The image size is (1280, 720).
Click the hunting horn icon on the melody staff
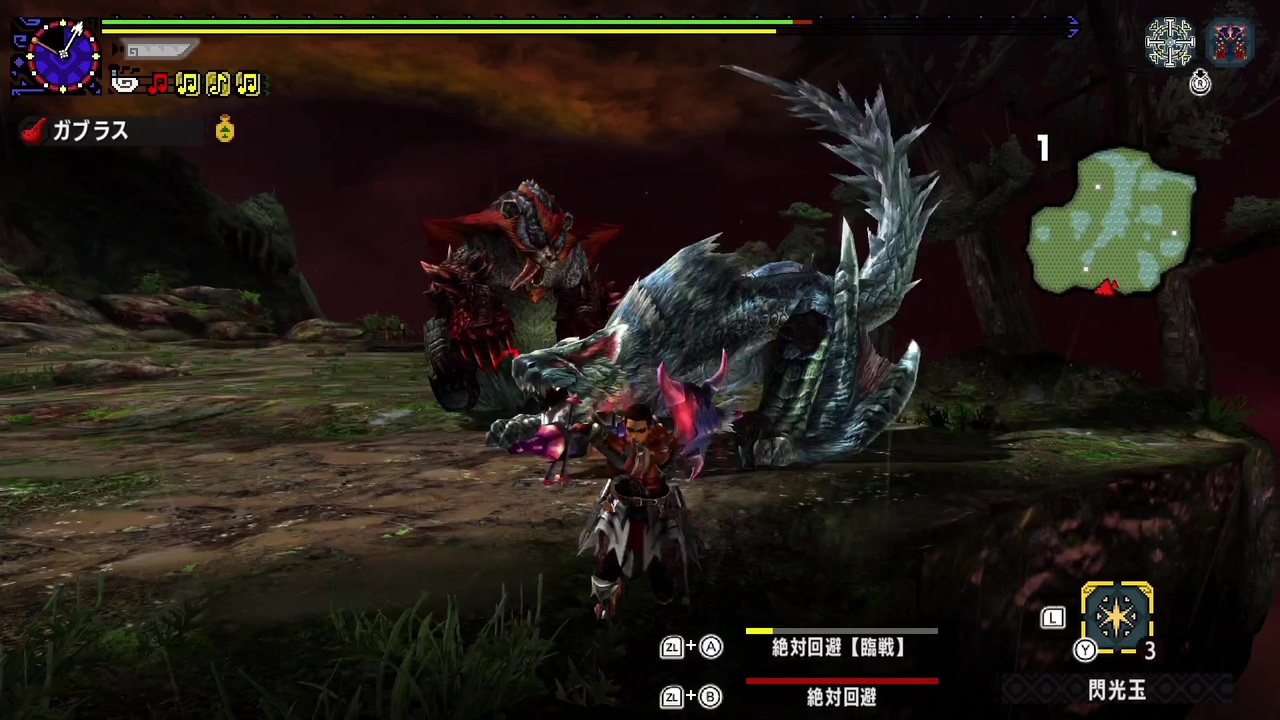[x=123, y=83]
